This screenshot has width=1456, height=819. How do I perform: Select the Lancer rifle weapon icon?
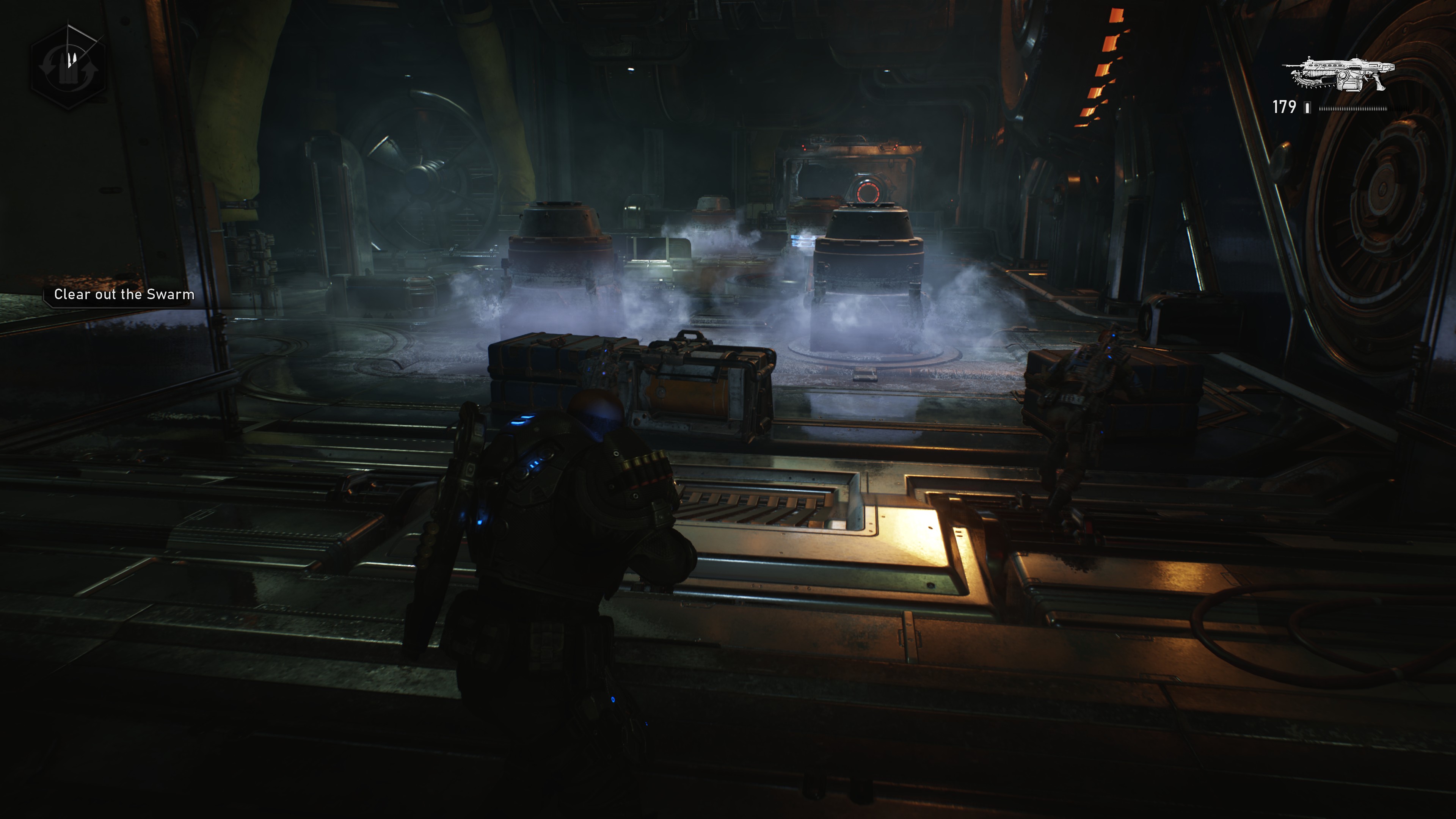point(1338,74)
